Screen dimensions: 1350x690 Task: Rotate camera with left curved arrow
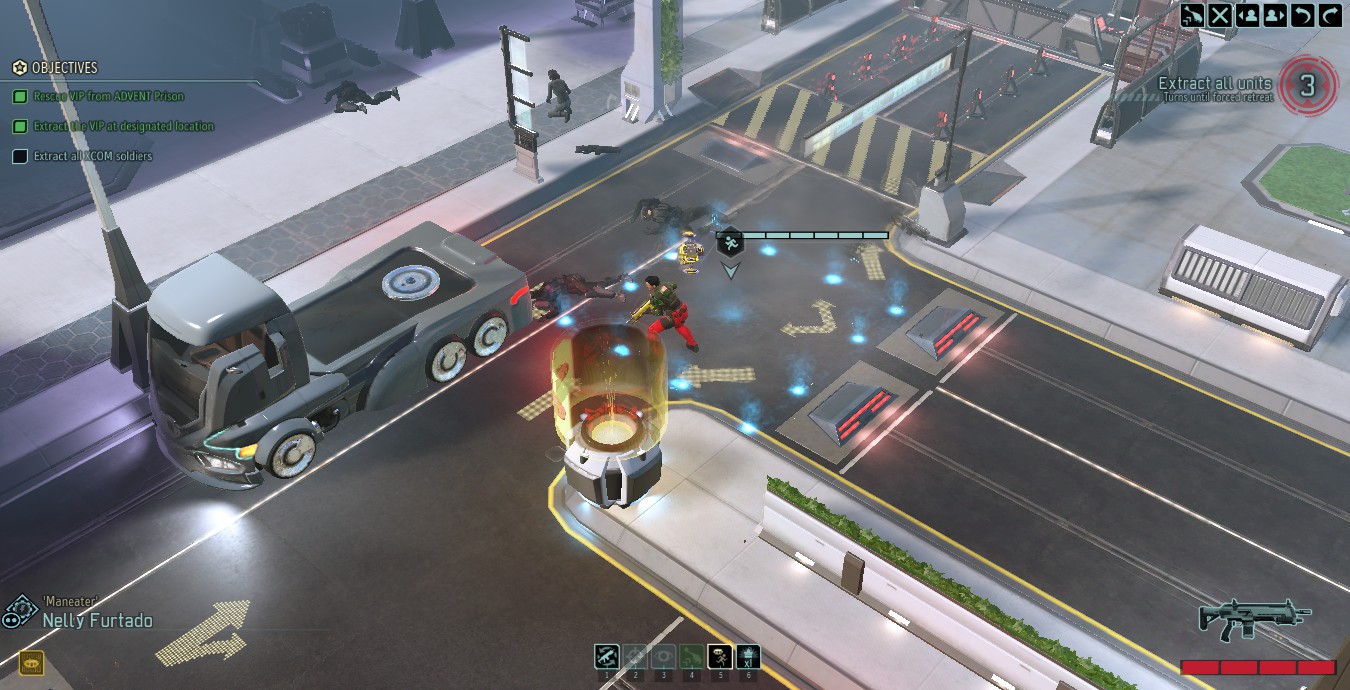coord(1302,15)
